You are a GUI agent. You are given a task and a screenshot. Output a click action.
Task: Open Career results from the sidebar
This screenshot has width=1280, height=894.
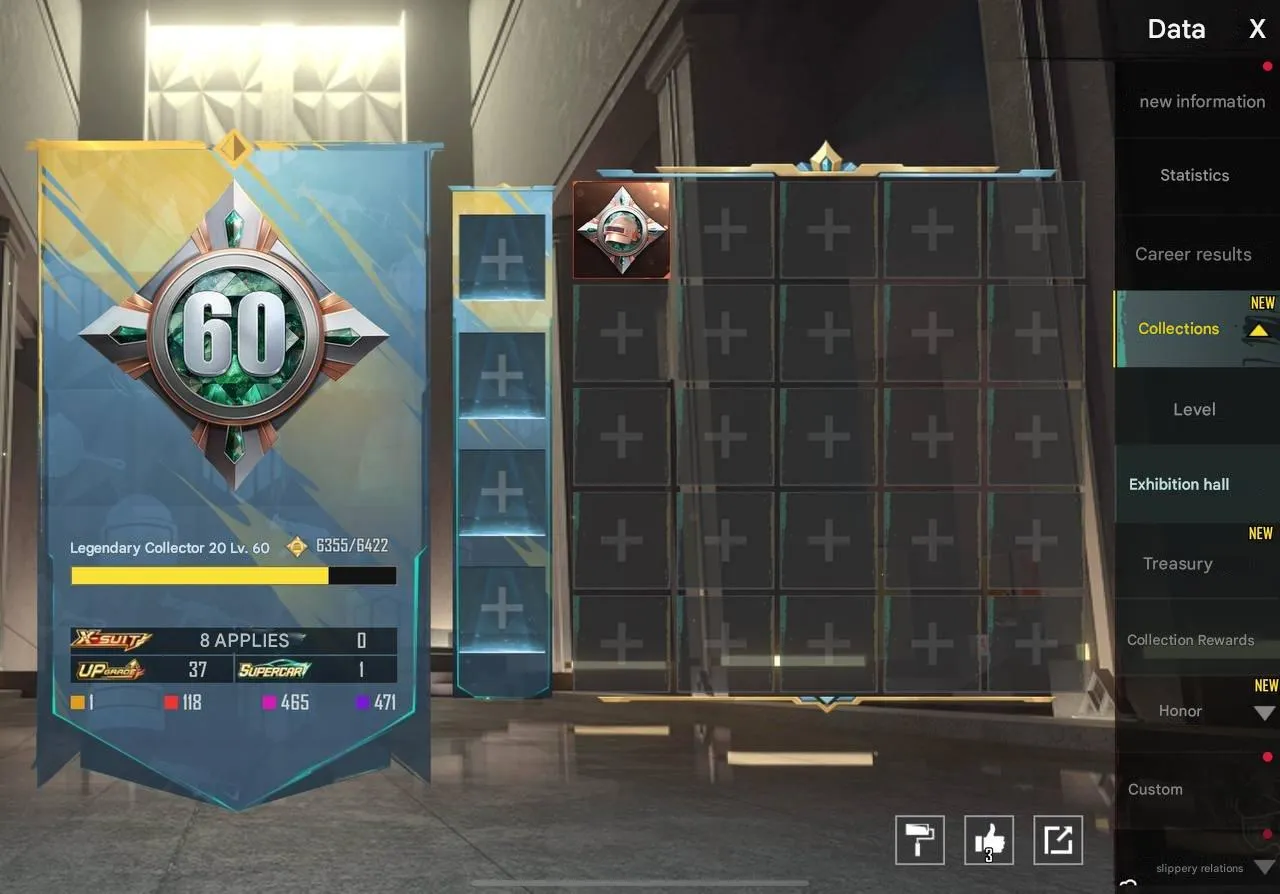(1192, 254)
